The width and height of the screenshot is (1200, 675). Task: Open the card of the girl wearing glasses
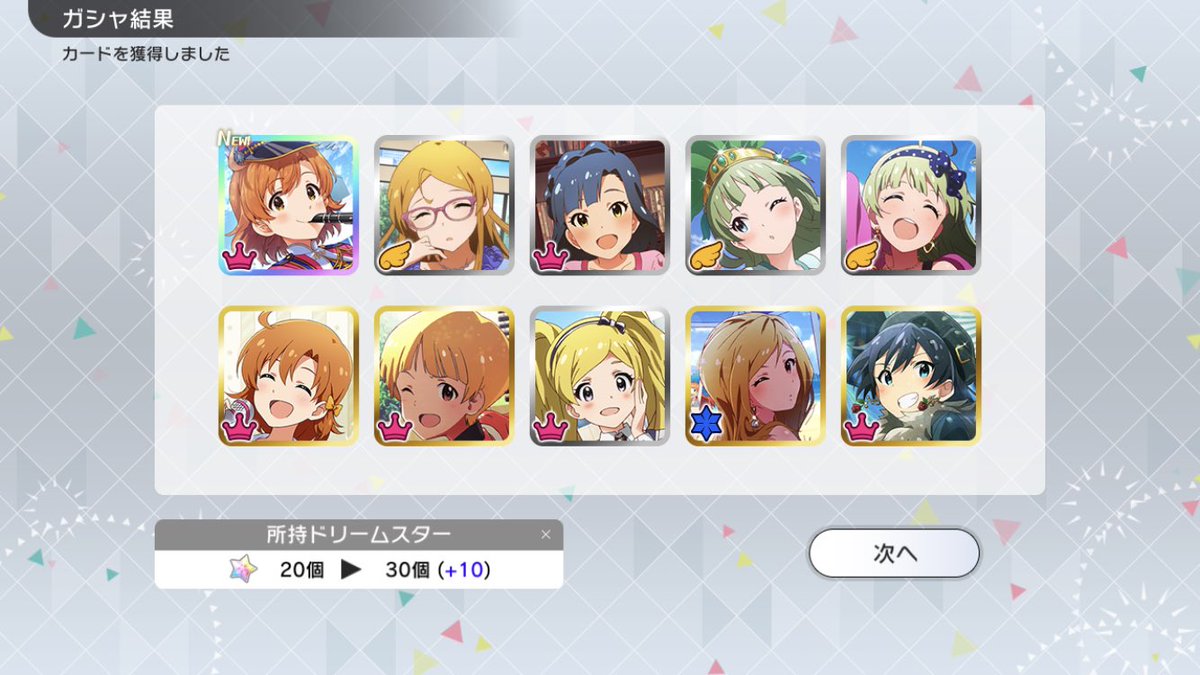[444, 205]
